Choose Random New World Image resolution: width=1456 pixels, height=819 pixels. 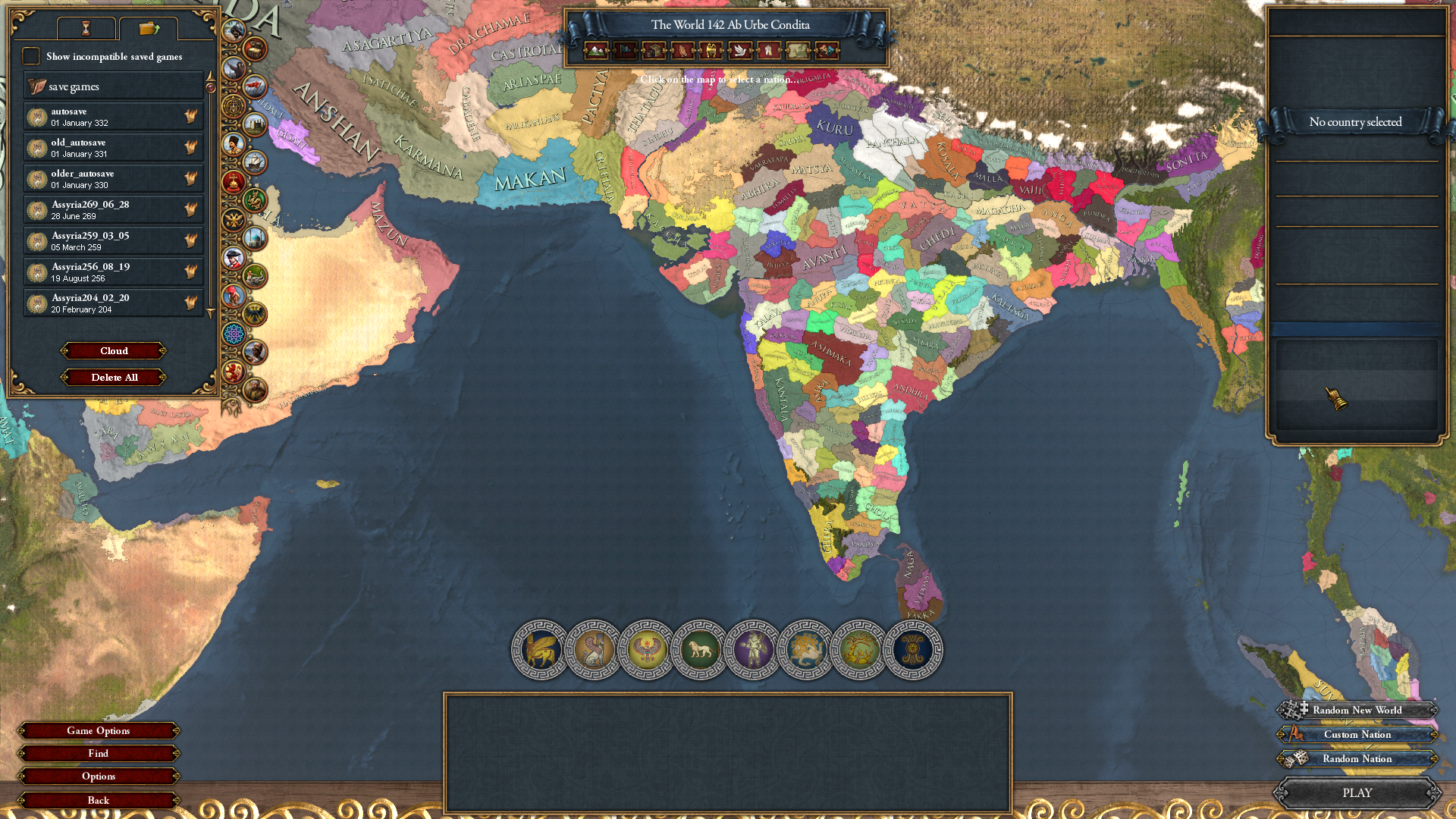point(1357,711)
